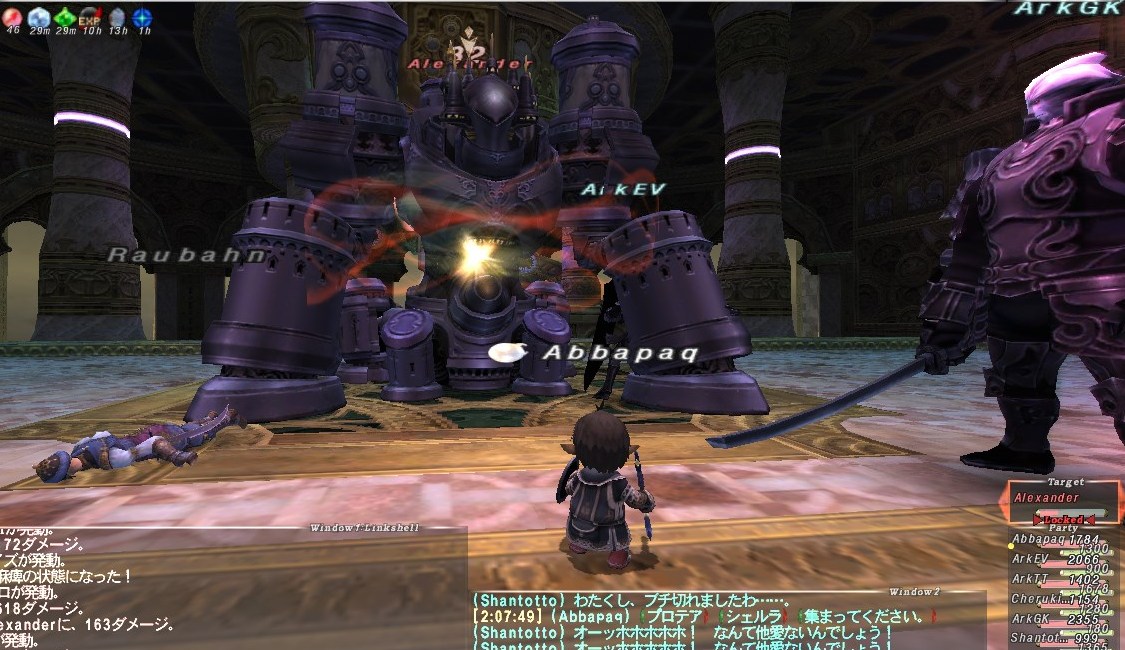Select the pale blue crystal buff icon
Viewport: 1125px width, 650px height.
point(39,17)
